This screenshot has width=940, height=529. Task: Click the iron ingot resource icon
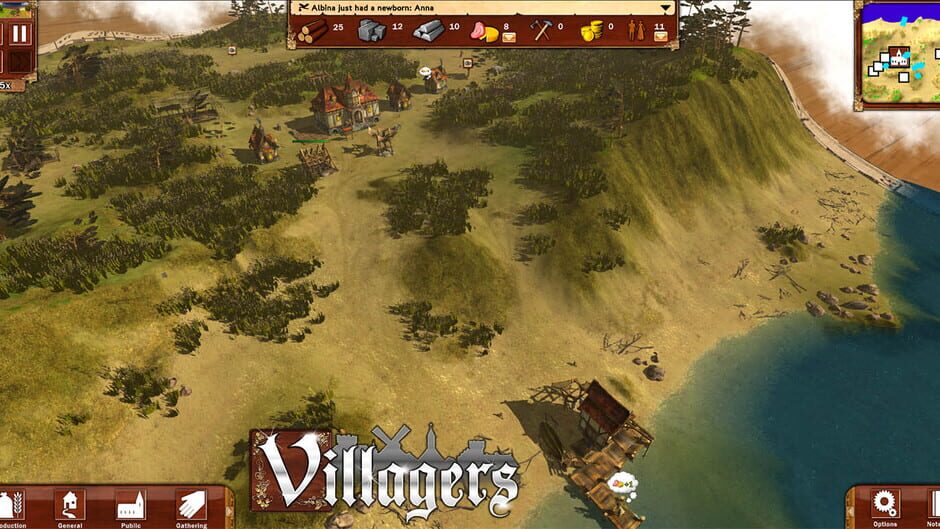pos(428,32)
